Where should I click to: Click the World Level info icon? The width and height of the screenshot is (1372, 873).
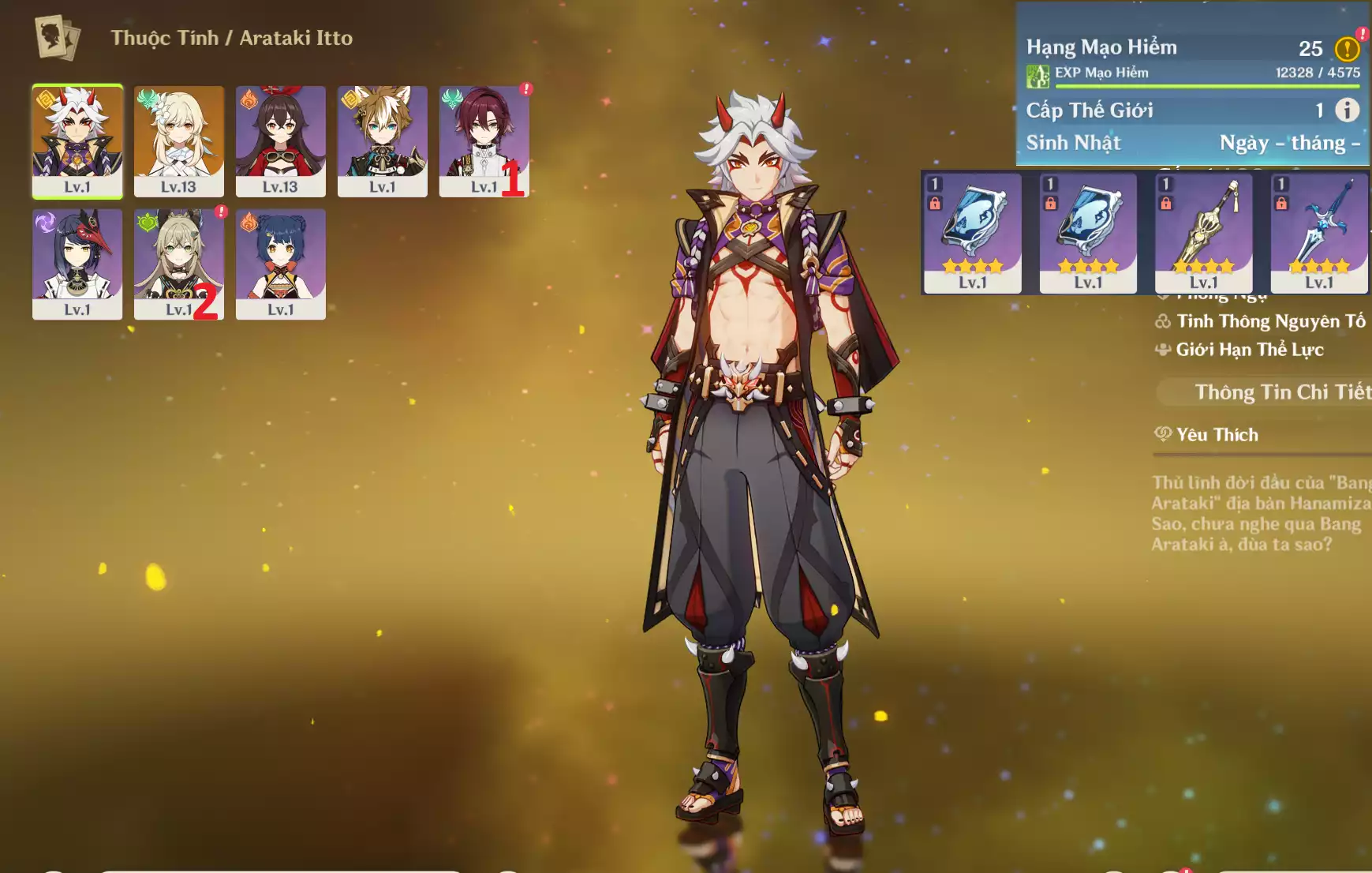coord(1347,110)
